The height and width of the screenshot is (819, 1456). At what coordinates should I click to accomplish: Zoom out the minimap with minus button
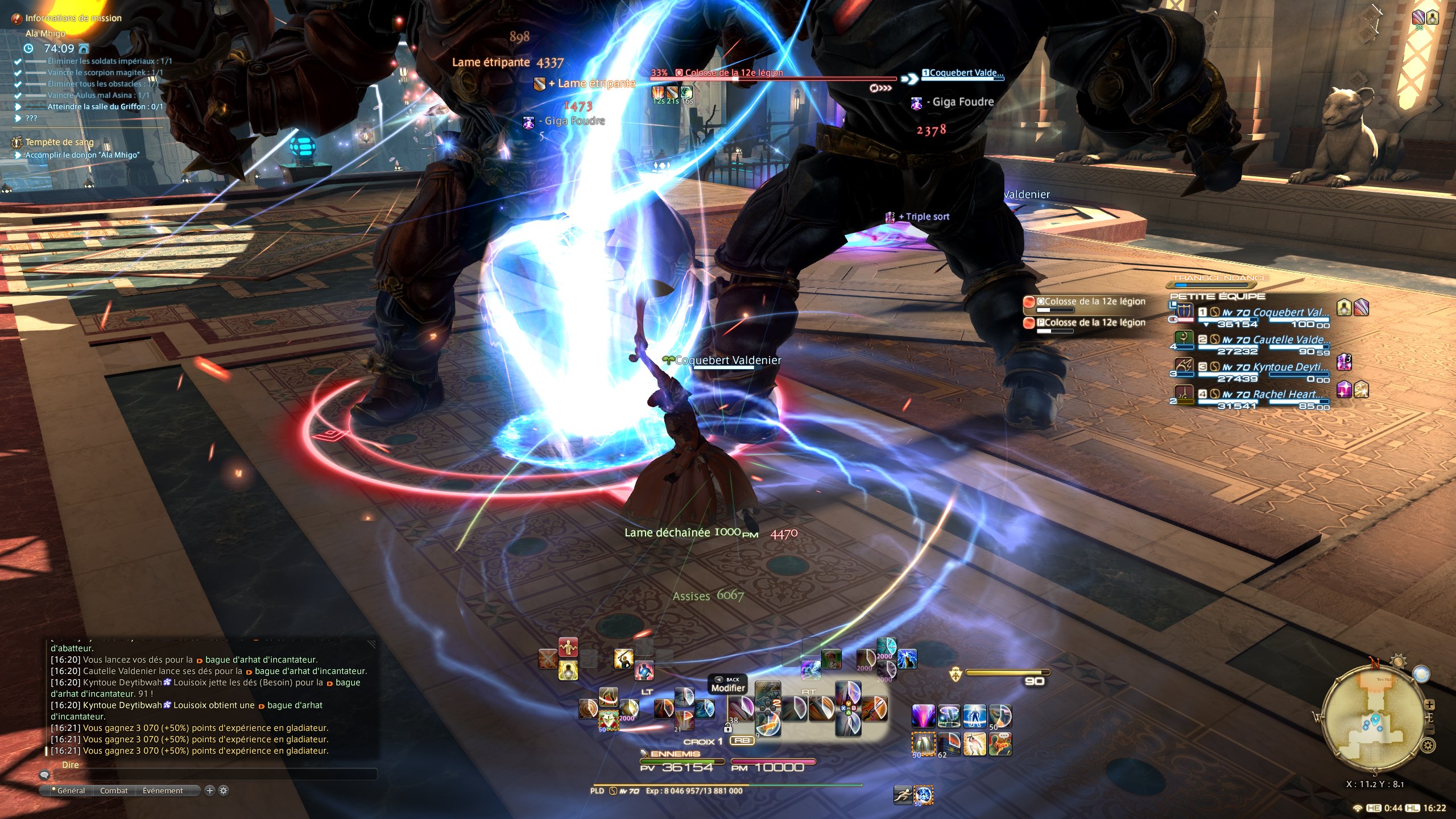(1429, 729)
